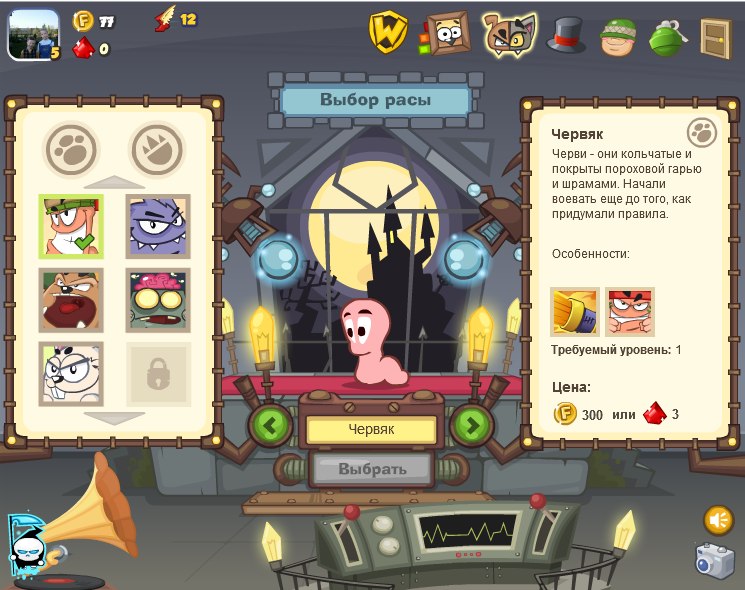Open the yellow W shield menu
This screenshot has width=745, height=590.
tap(388, 31)
